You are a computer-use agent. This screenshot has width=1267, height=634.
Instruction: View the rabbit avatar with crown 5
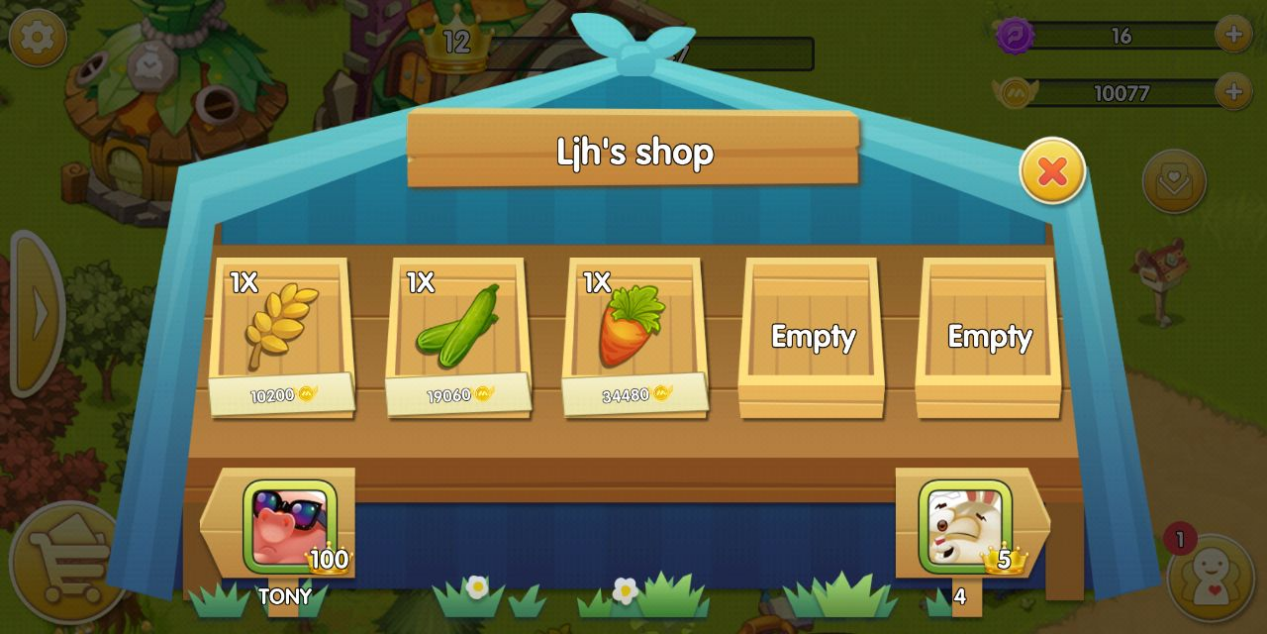tap(965, 527)
